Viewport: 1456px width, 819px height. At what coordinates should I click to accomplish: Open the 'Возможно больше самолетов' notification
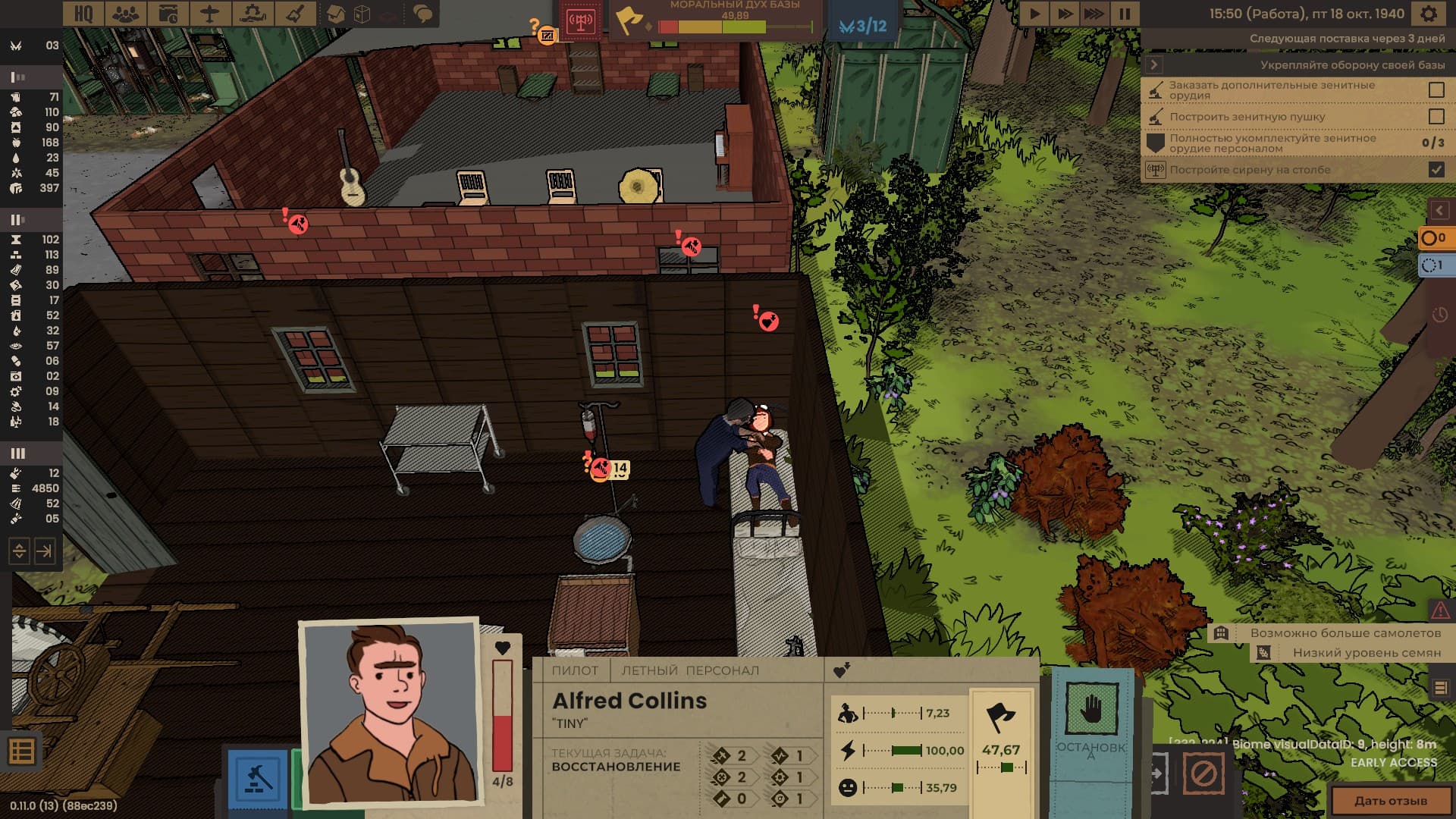[1345, 633]
